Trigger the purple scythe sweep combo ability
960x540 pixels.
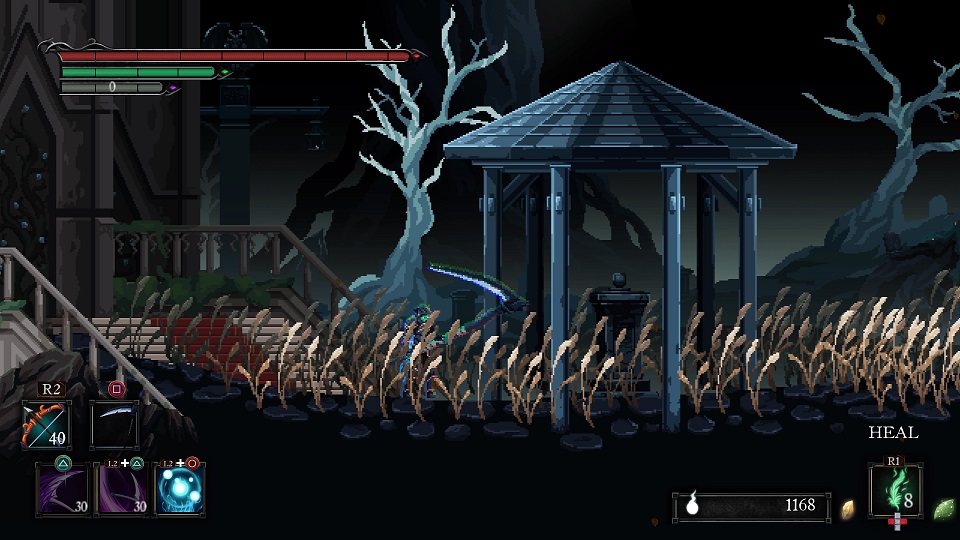click(122, 490)
